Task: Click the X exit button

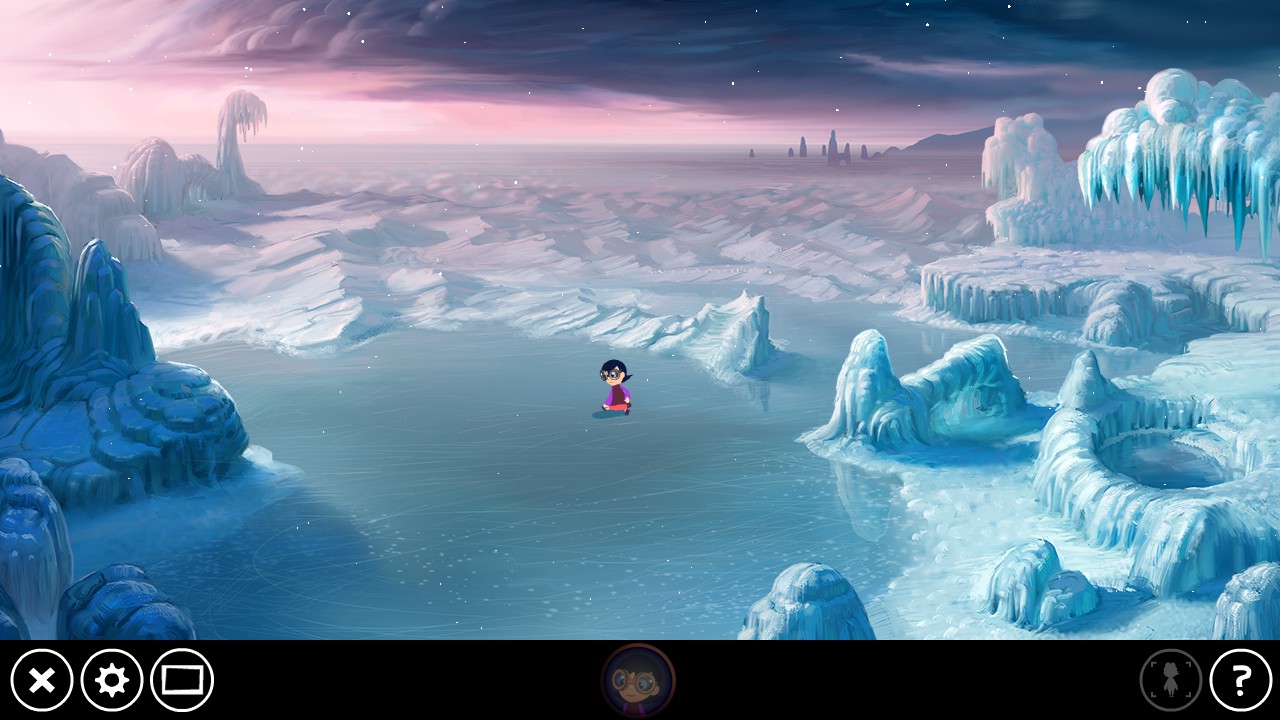Action: [41, 681]
